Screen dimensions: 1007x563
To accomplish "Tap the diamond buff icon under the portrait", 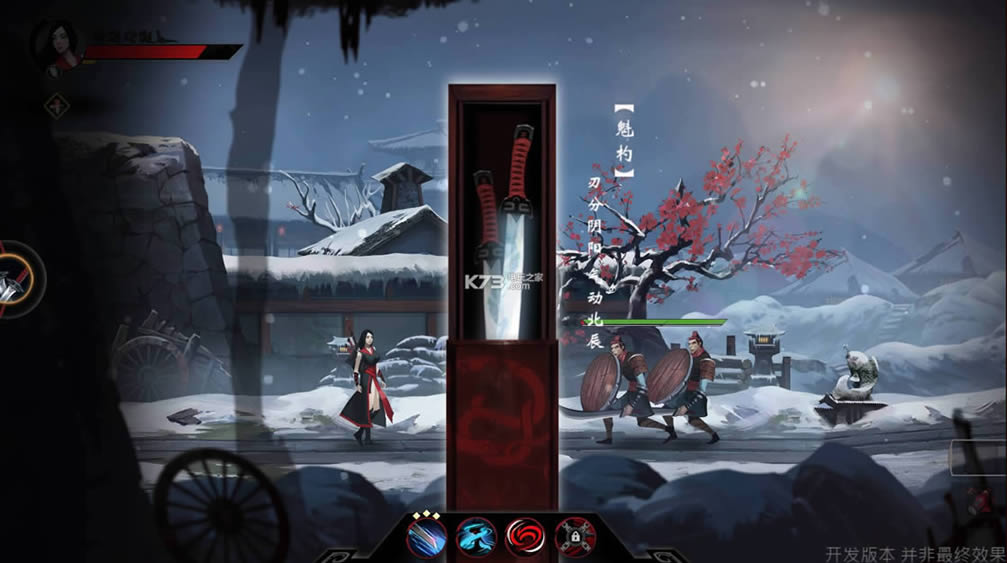I will pyautogui.click(x=56, y=103).
